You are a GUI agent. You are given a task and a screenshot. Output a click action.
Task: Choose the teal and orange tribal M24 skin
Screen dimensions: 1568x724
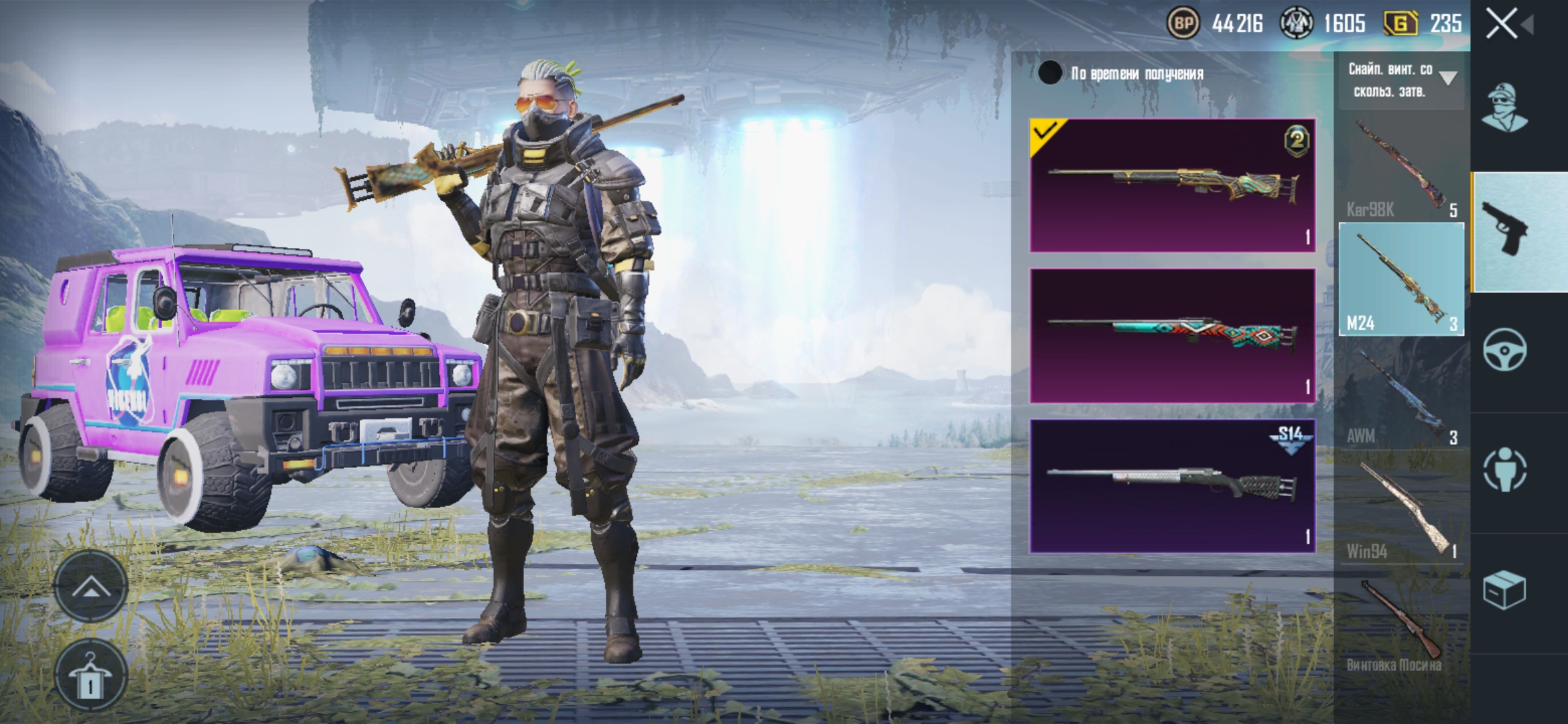(1172, 336)
